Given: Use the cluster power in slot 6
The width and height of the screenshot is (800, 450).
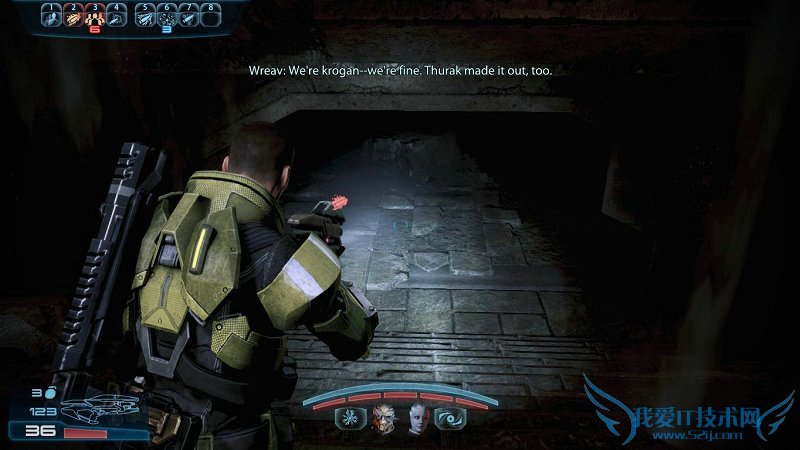Looking at the screenshot, I should (x=167, y=15).
